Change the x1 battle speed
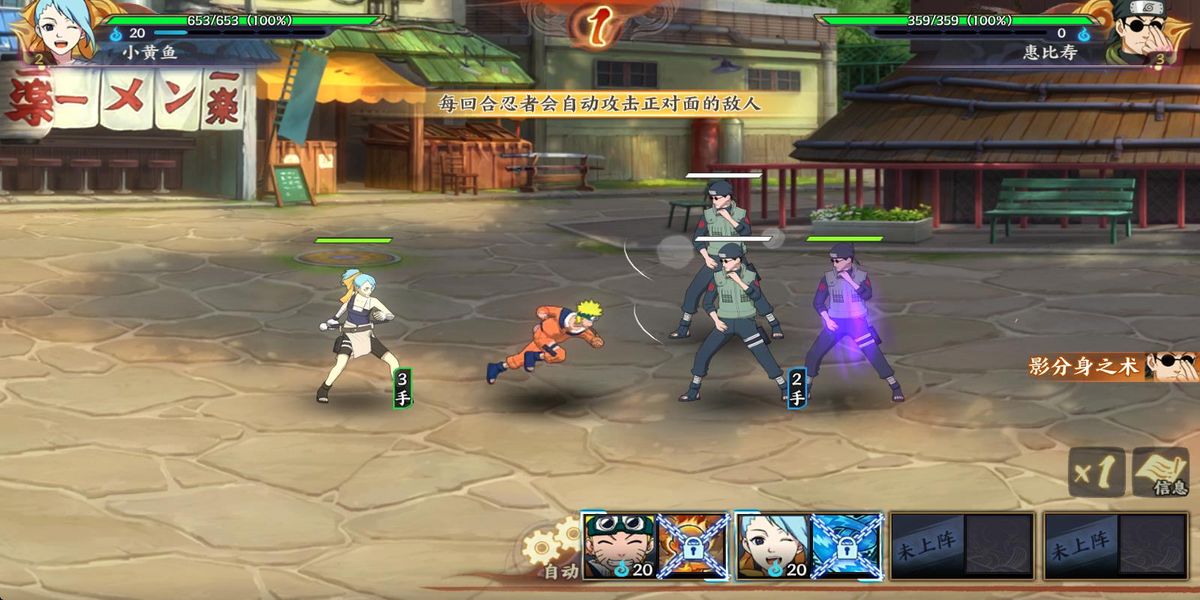The width and height of the screenshot is (1200, 600). [1096, 472]
